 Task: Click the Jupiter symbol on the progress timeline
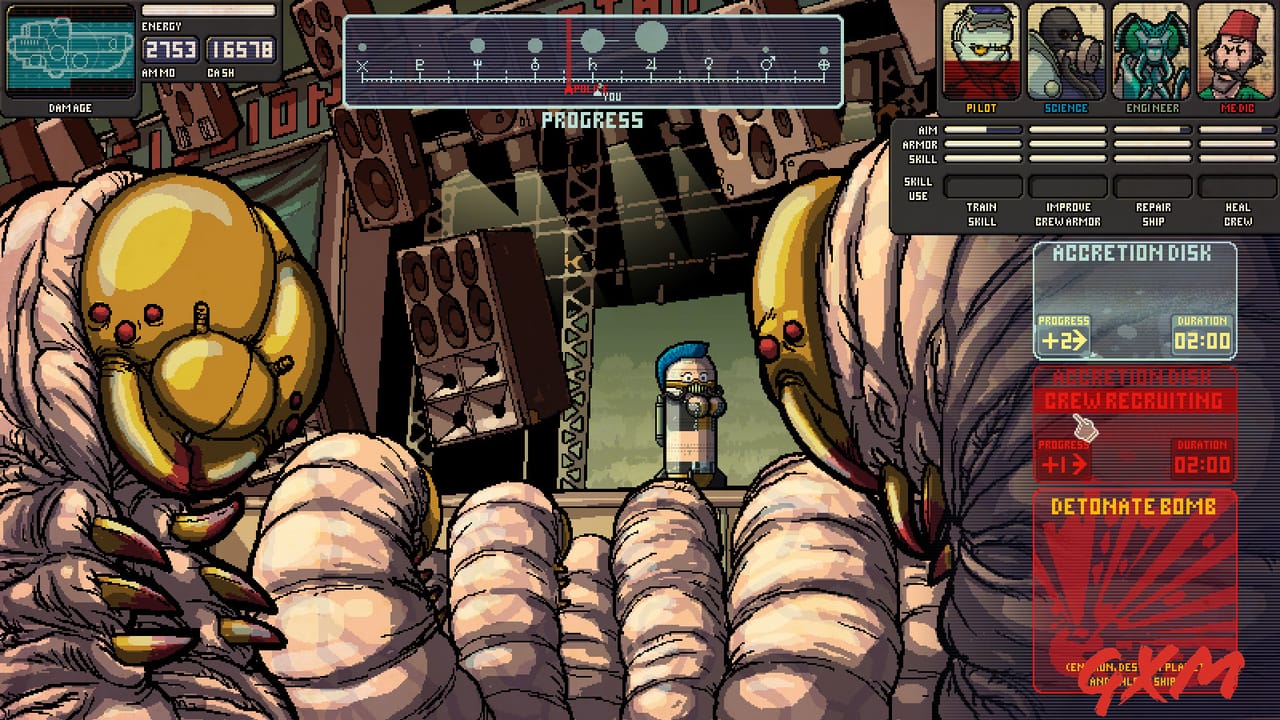tap(650, 65)
